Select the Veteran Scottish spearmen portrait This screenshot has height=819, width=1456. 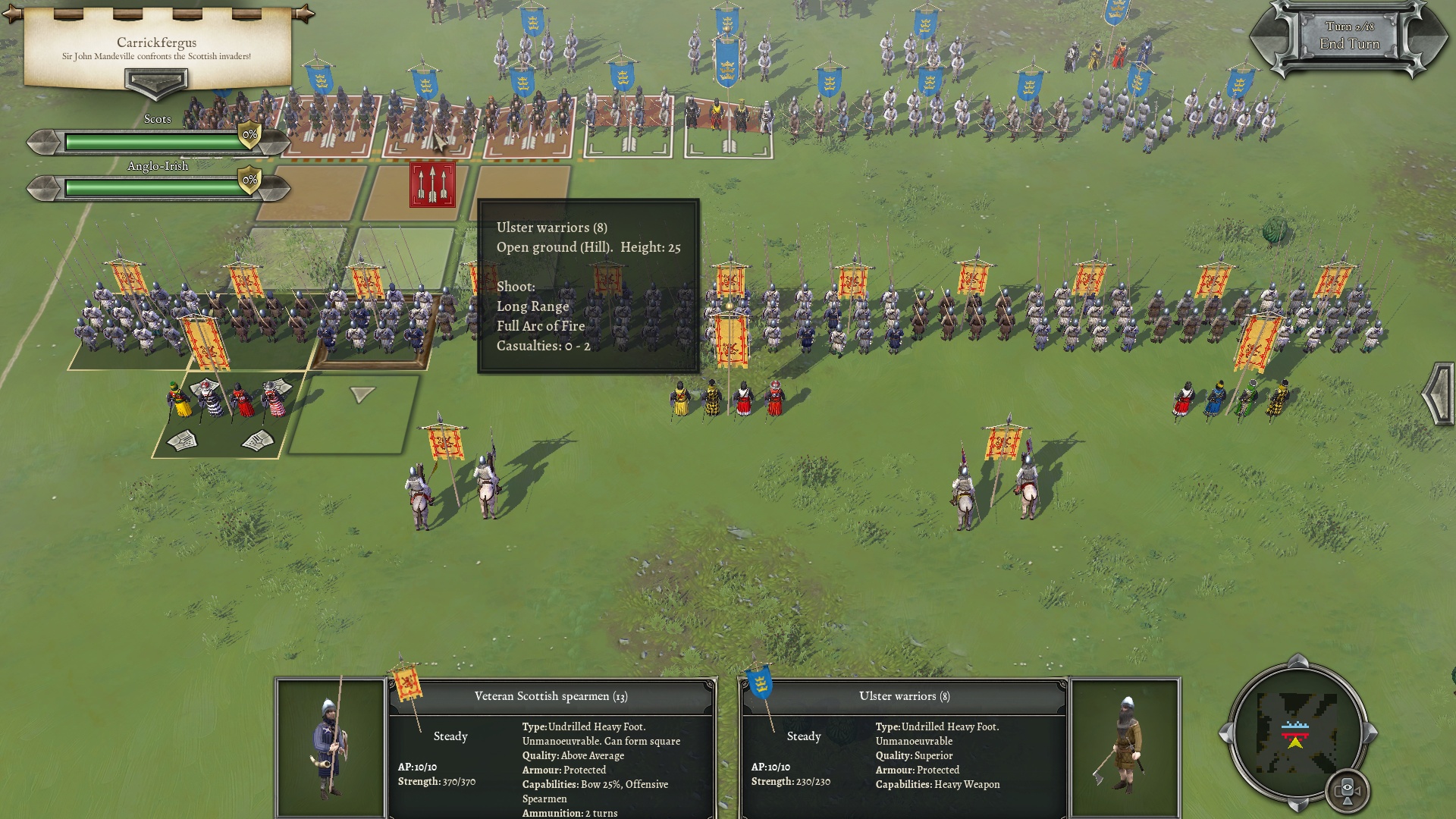(330, 747)
